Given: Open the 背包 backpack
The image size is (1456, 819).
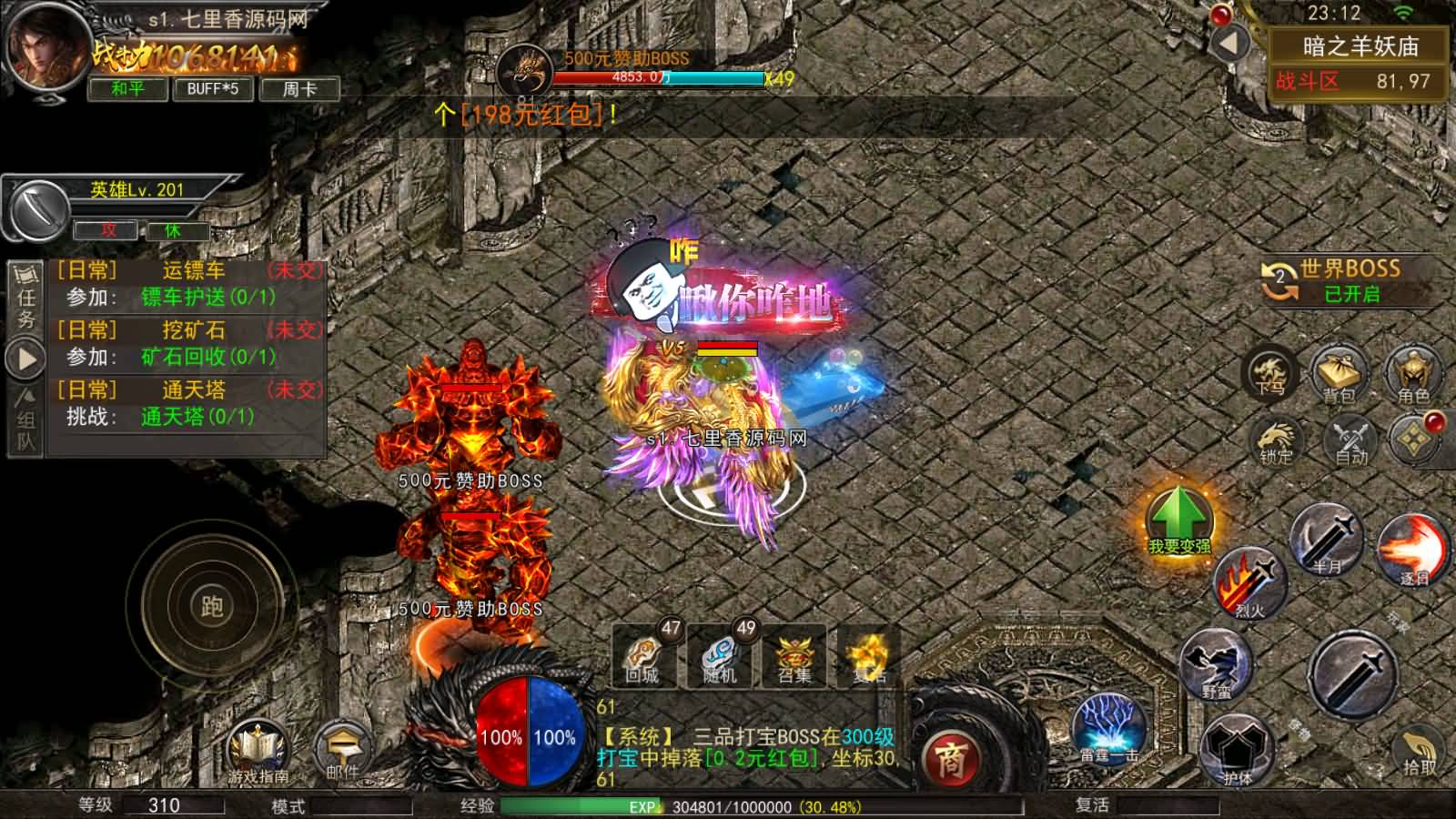Looking at the screenshot, I should (1340, 374).
